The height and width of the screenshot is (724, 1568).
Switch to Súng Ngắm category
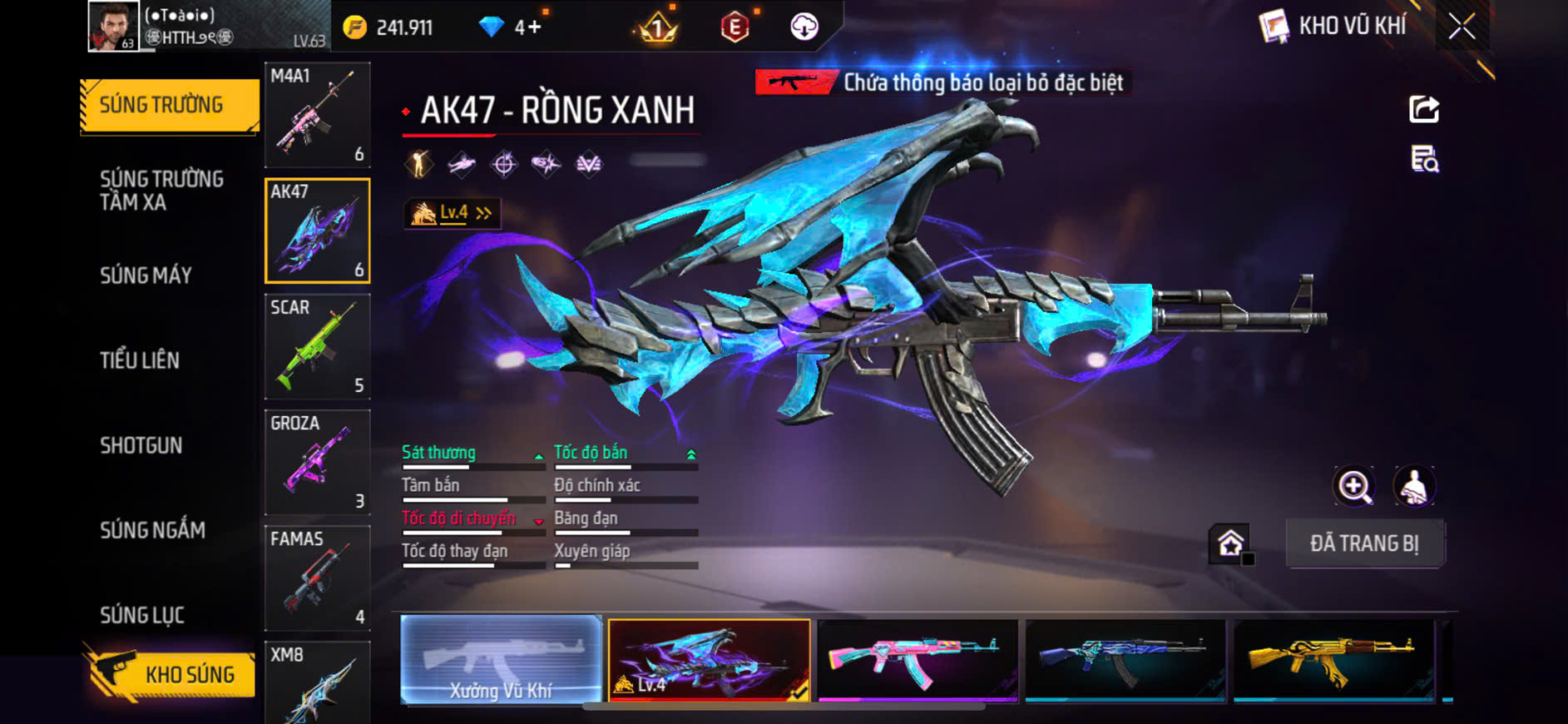click(152, 530)
